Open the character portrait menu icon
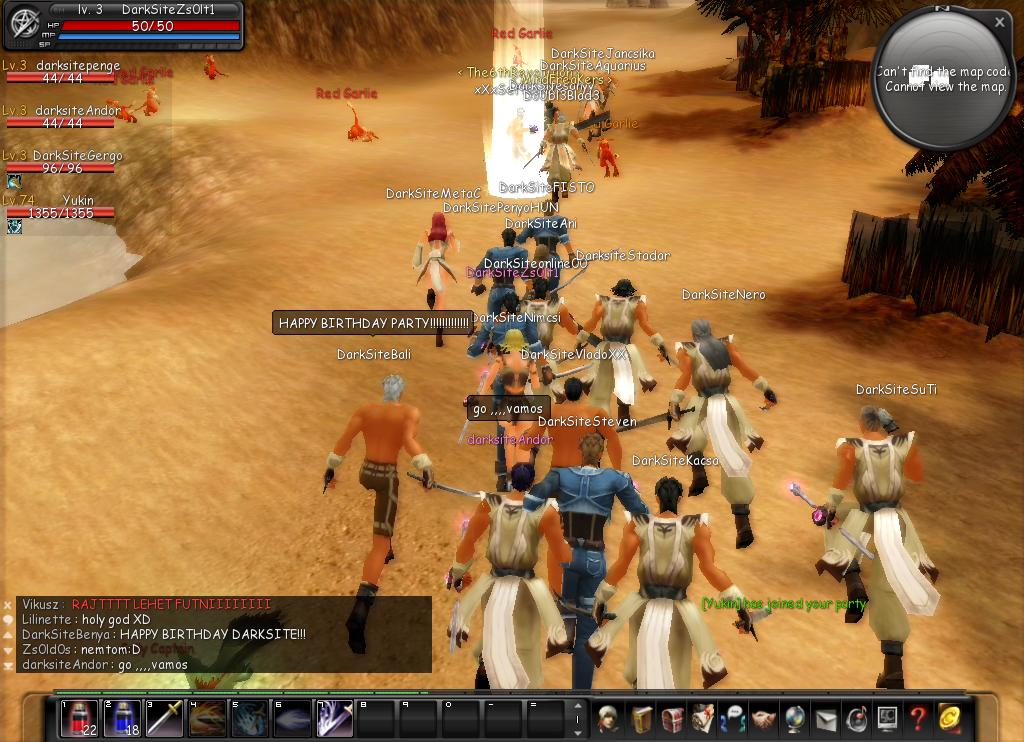Viewport: 1024px width, 742px height. tap(608, 718)
